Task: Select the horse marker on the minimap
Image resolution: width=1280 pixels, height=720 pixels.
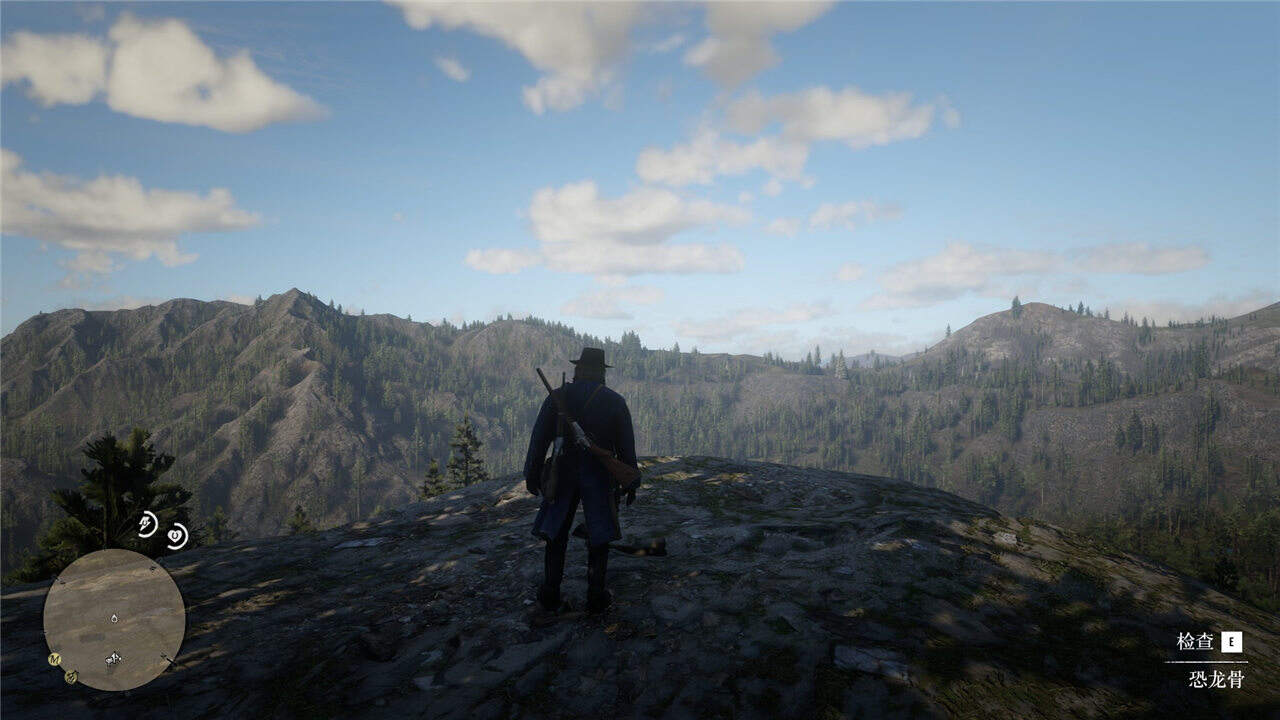Action: tap(113, 658)
